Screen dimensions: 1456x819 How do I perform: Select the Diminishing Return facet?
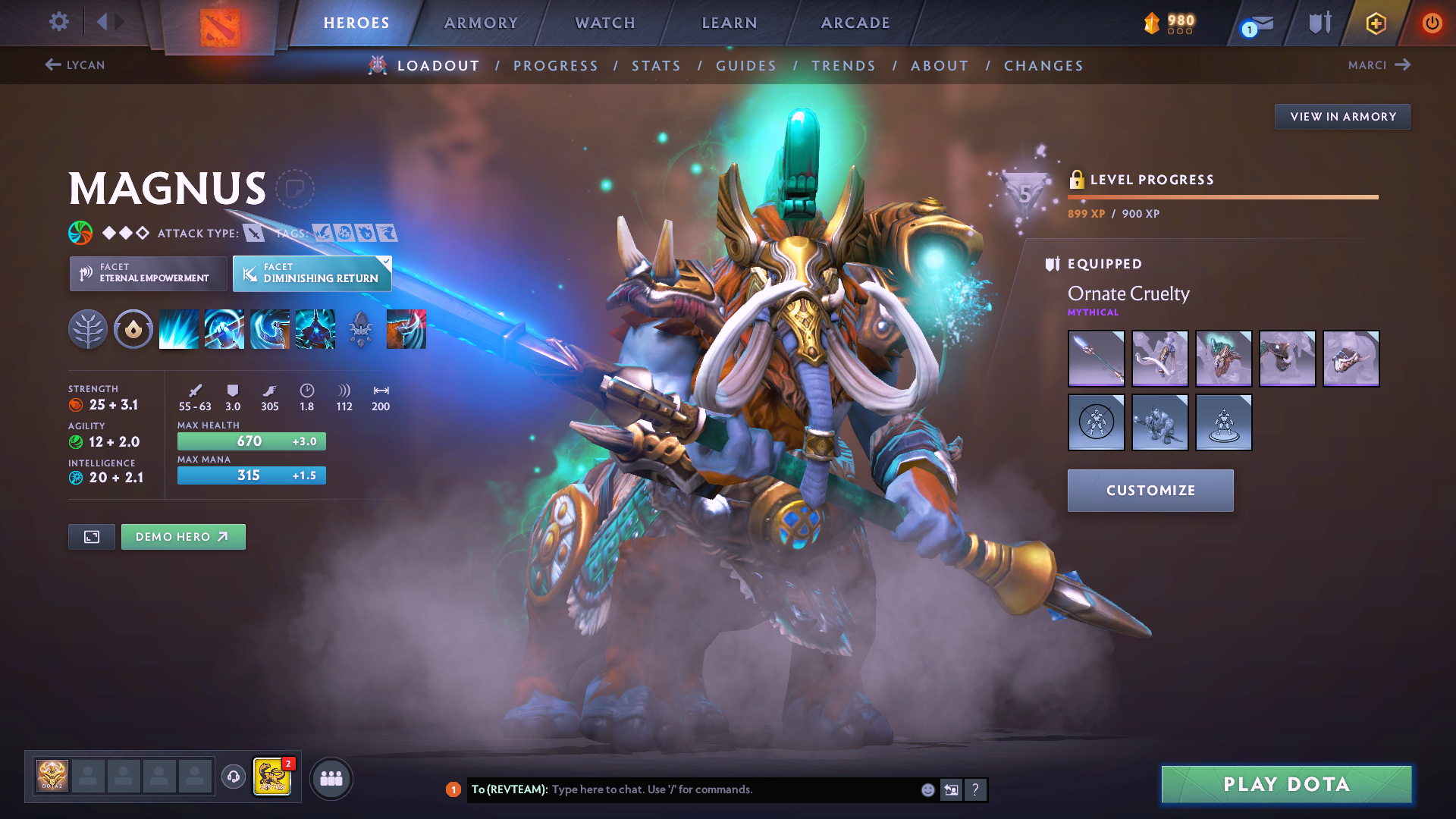point(312,273)
